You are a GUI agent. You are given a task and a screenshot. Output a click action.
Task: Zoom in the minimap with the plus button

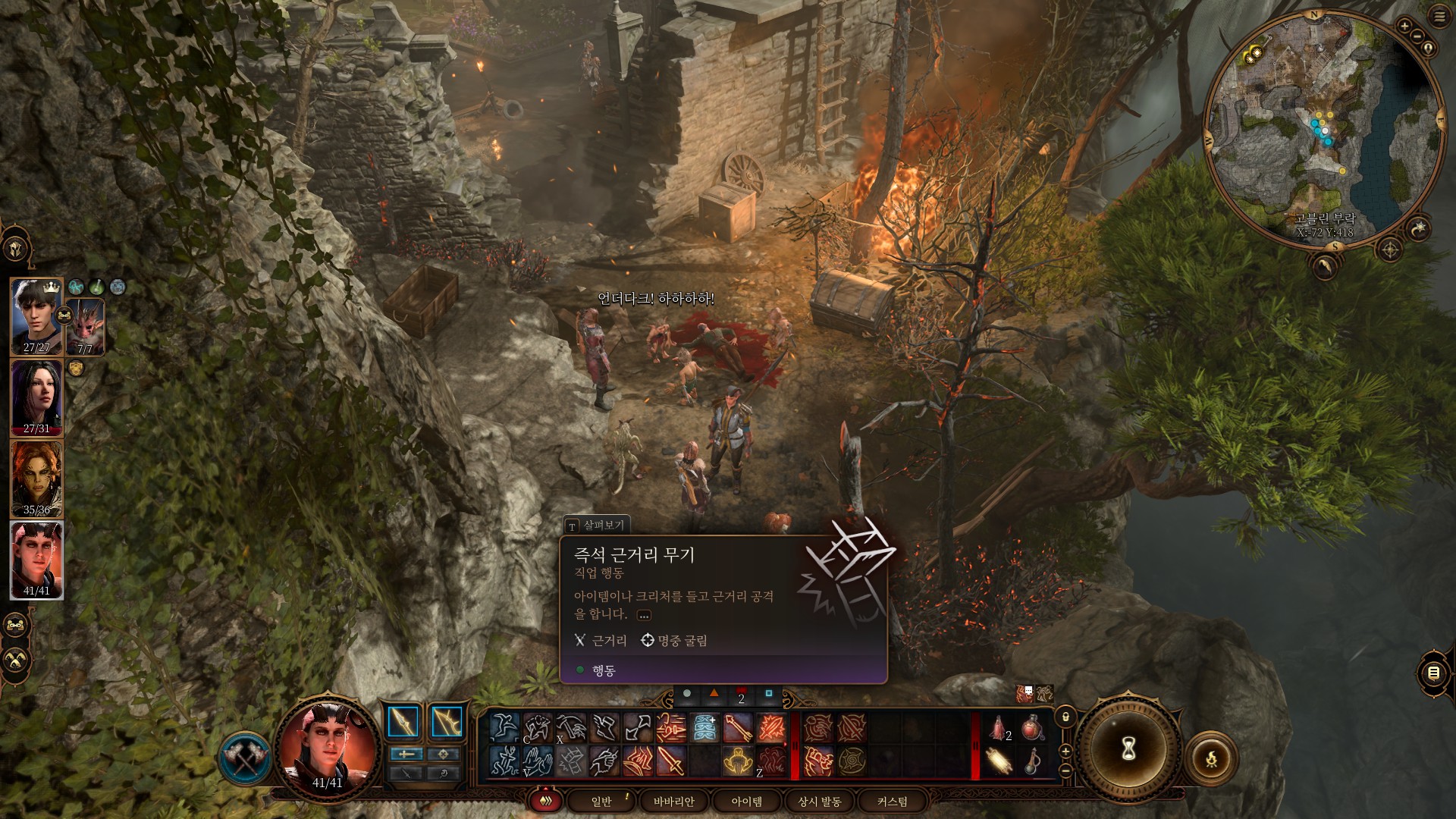coord(1404,27)
